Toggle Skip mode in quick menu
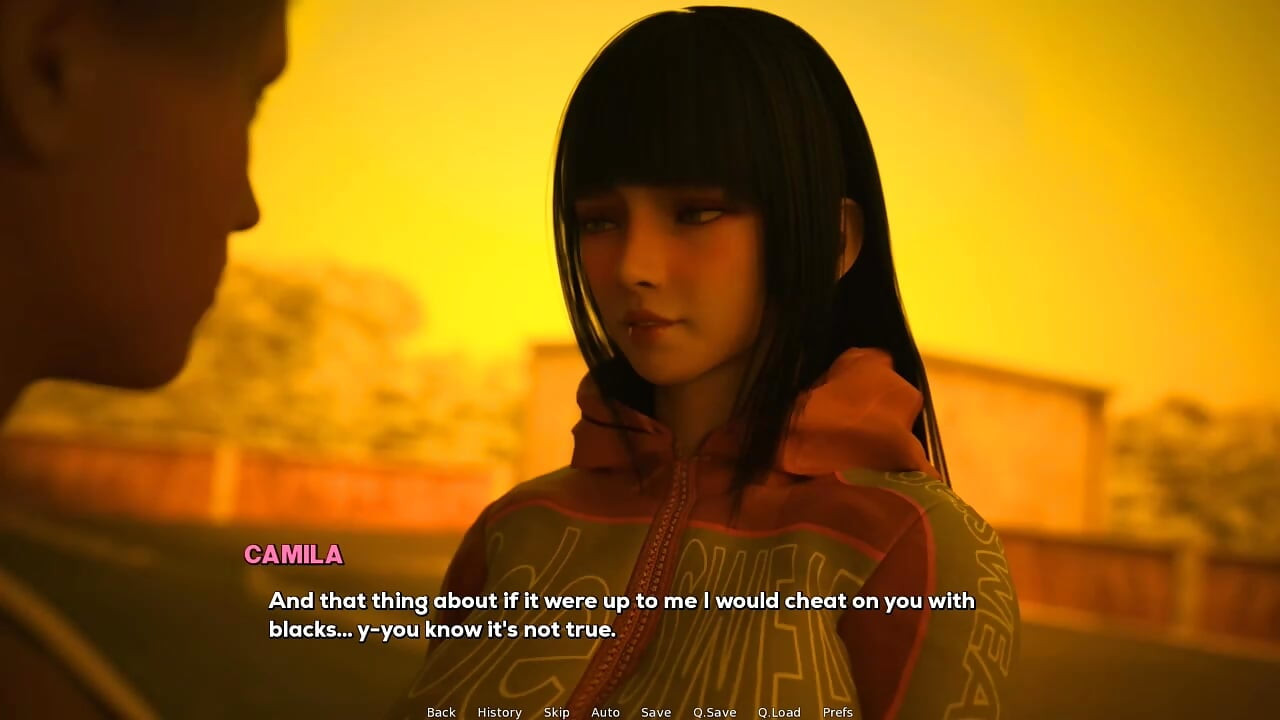The height and width of the screenshot is (720, 1280). [556, 712]
